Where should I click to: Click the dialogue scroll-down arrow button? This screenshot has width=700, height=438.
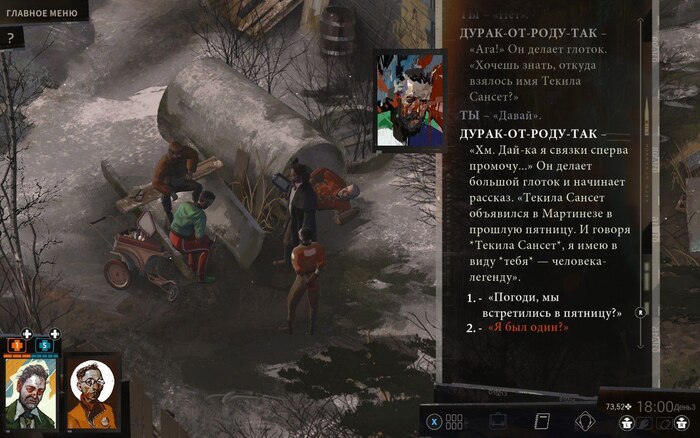[x=642, y=313]
